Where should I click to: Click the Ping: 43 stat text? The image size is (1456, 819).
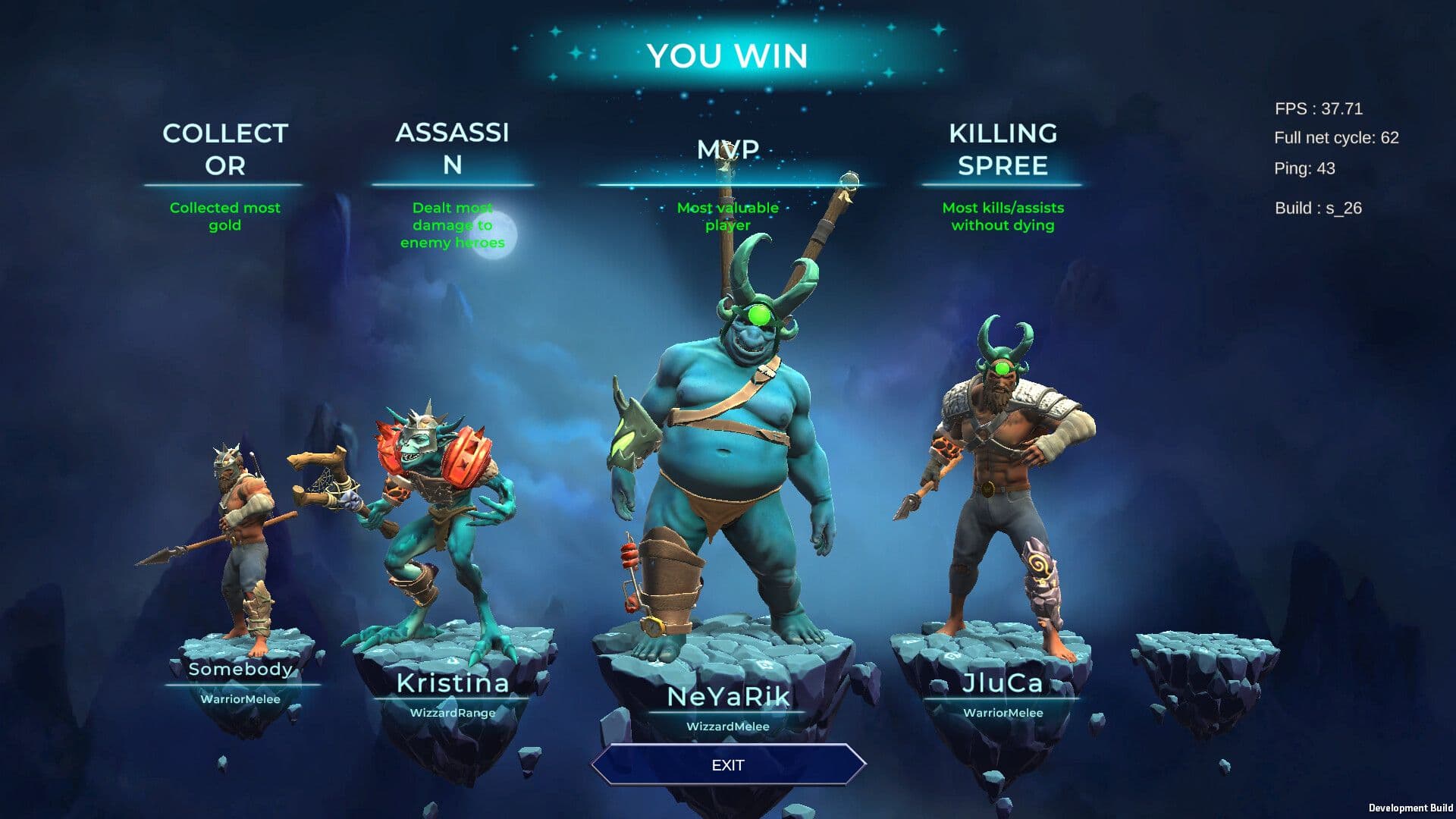[x=1306, y=169]
